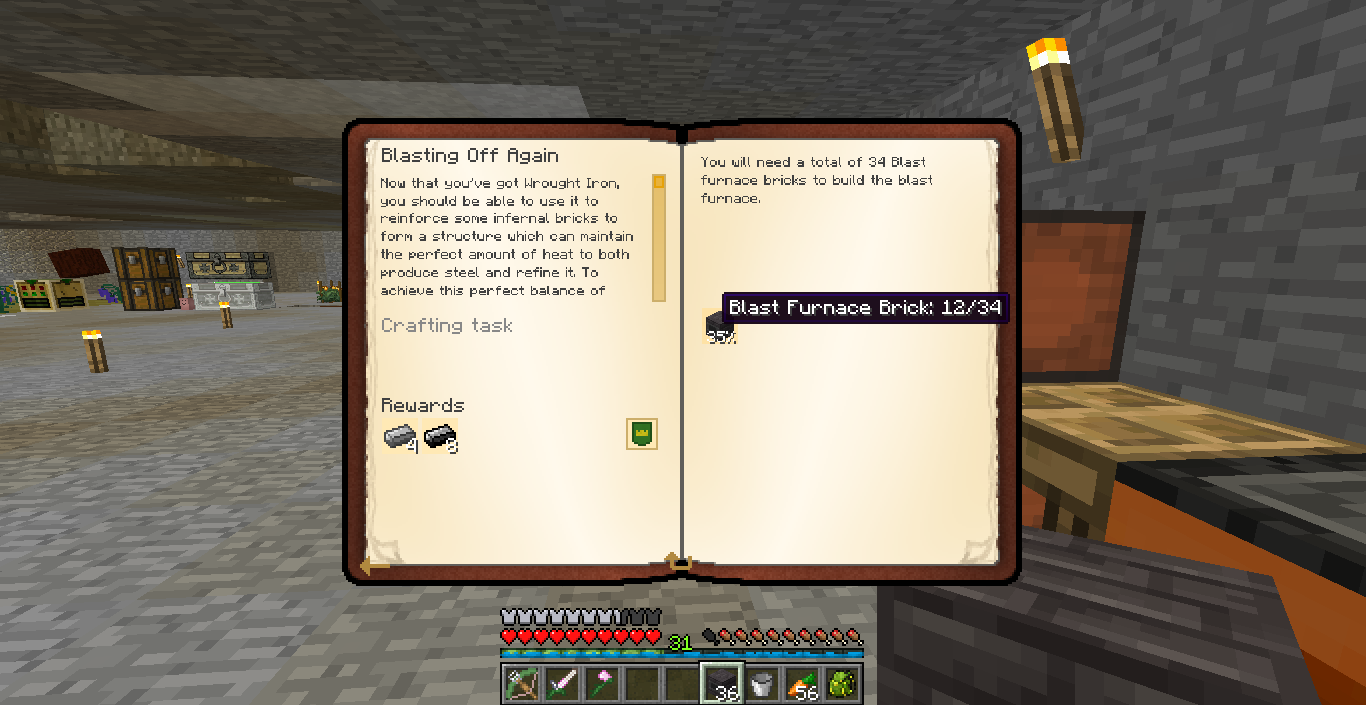Viewport: 1366px width, 705px height.
Task: Select the carrot stack hotbar slot
Action: click(802, 684)
